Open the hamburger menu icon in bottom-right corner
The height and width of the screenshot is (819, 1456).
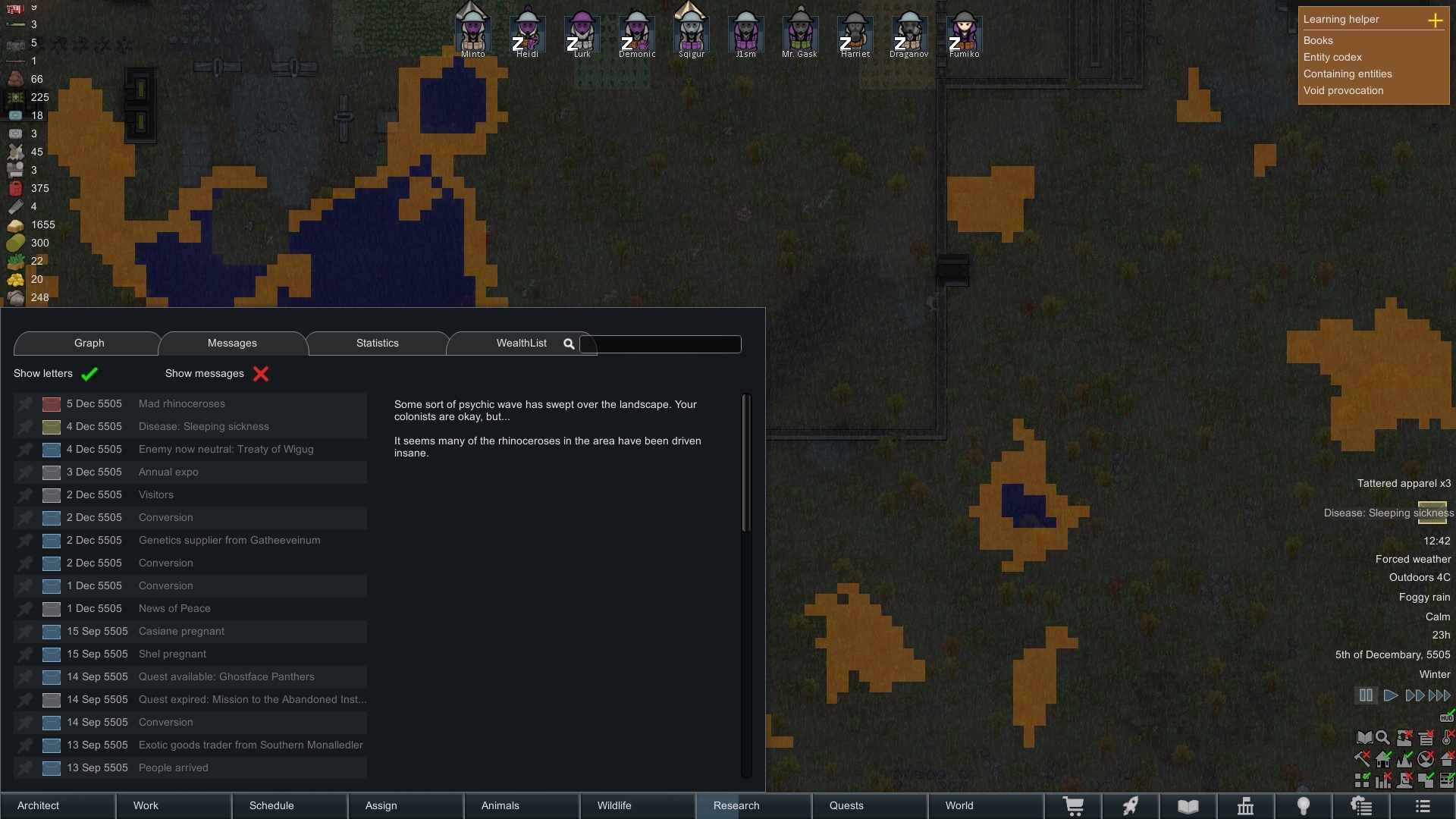pyautogui.click(x=1421, y=806)
